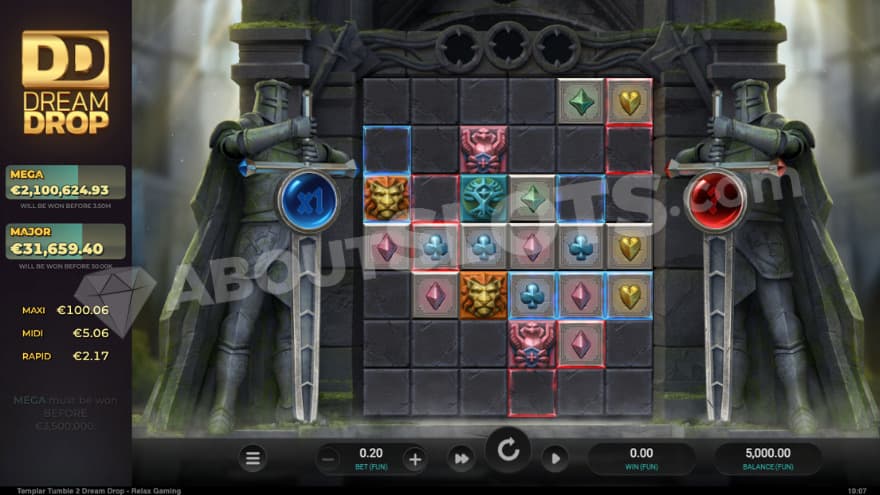
Task: Open the hamburger menu
Action: tap(253, 459)
